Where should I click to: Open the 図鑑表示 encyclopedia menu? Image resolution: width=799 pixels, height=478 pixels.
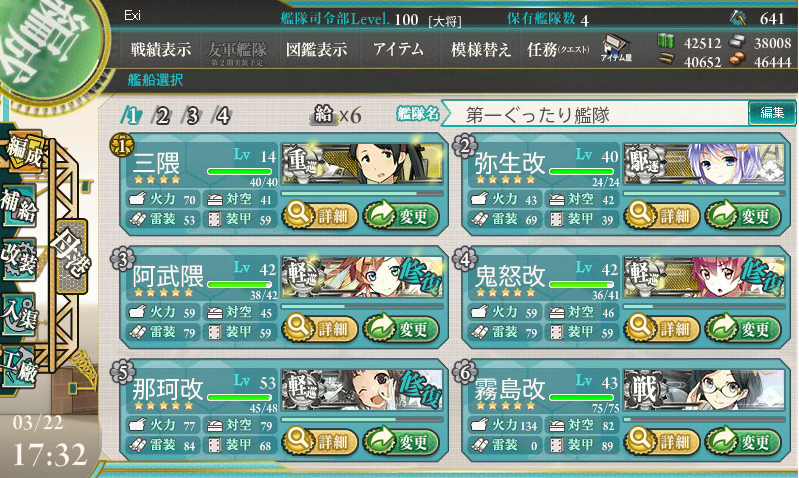(316, 49)
